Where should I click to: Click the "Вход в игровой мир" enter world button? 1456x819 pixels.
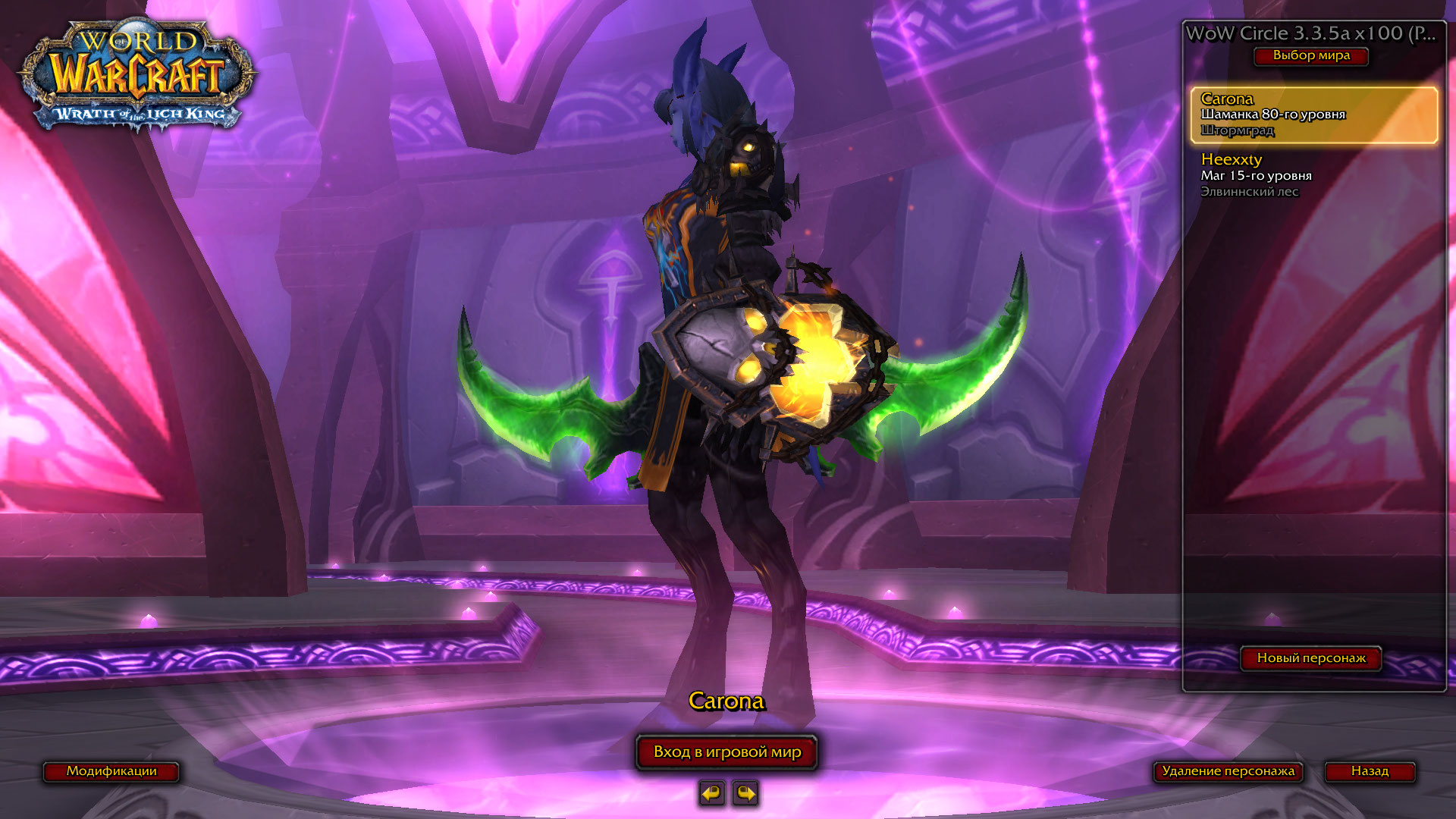(726, 752)
